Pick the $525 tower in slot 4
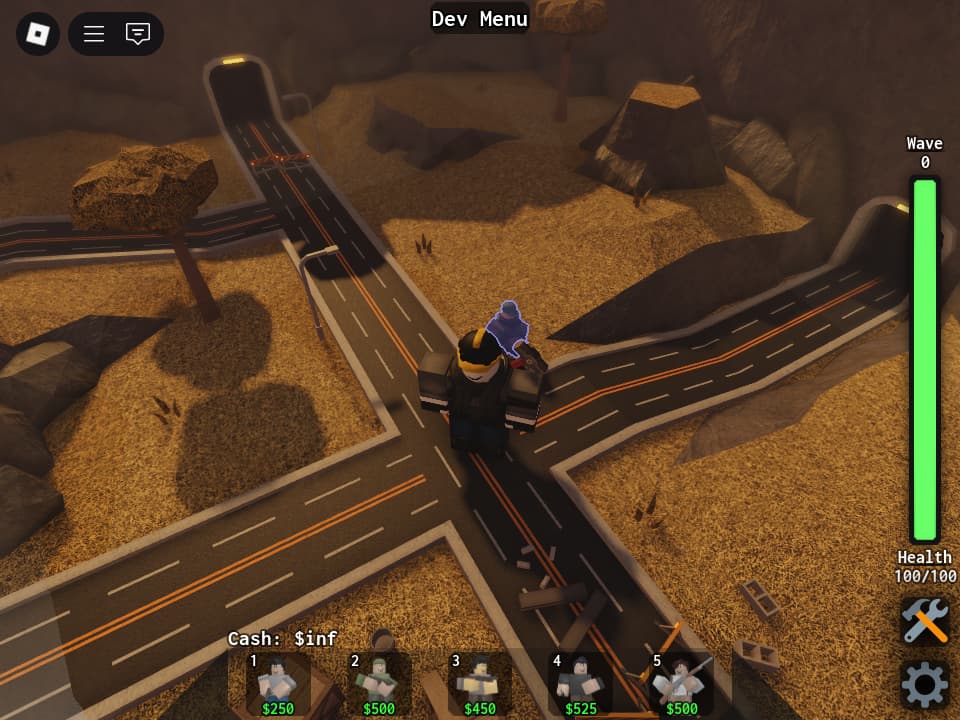 tap(580, 685)
